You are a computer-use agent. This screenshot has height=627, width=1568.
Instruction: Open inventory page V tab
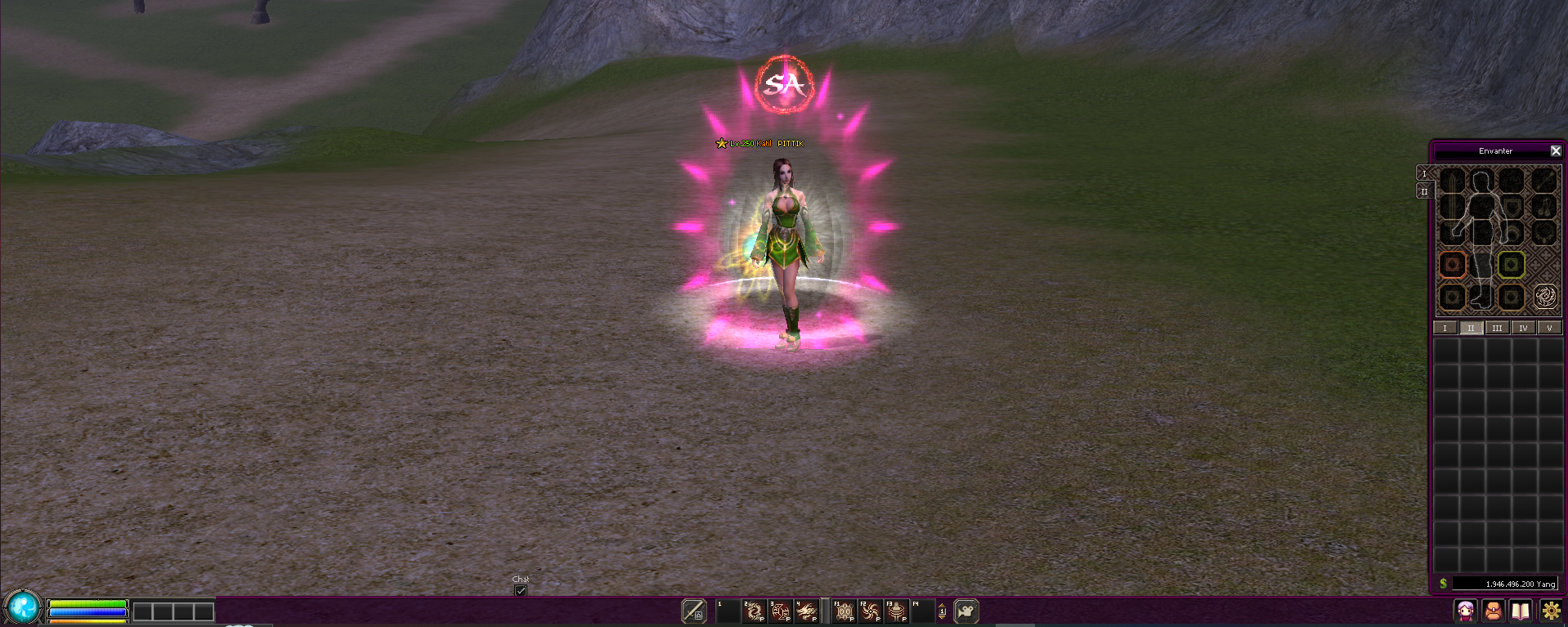[x=1549, y=328]
